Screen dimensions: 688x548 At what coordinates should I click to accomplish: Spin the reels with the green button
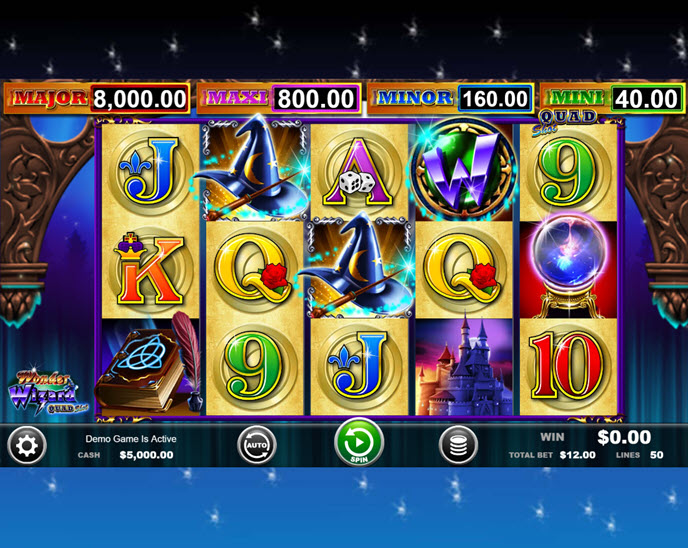tap(359, 443)
